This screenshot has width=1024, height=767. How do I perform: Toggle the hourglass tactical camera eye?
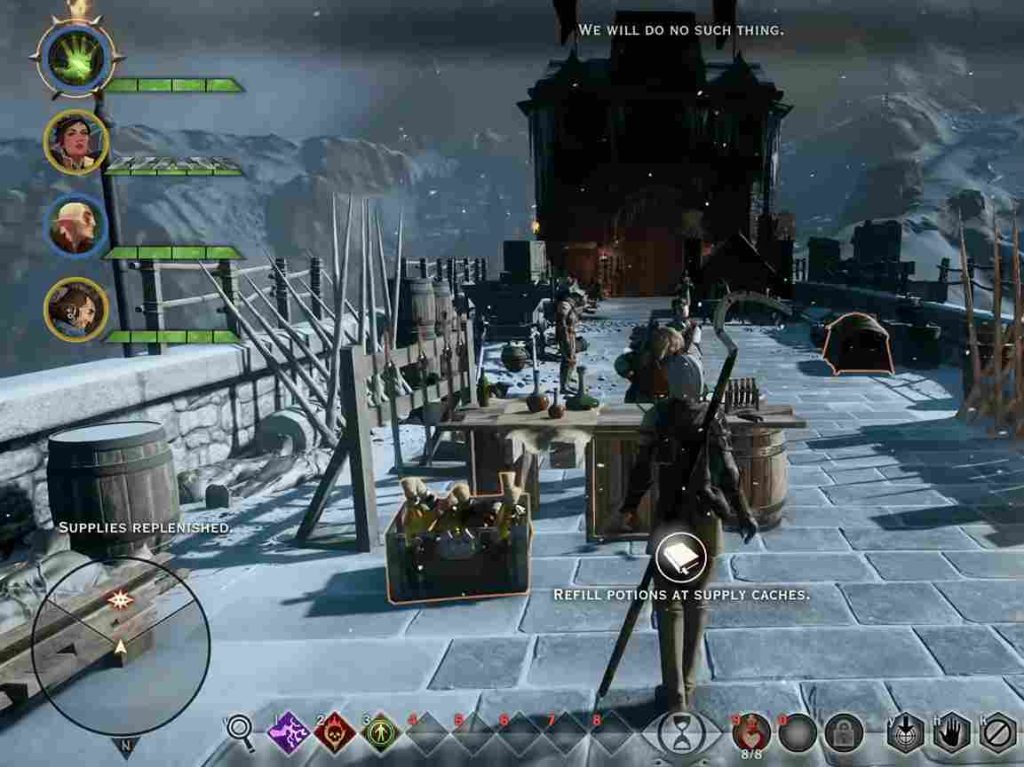coord(681,734)
